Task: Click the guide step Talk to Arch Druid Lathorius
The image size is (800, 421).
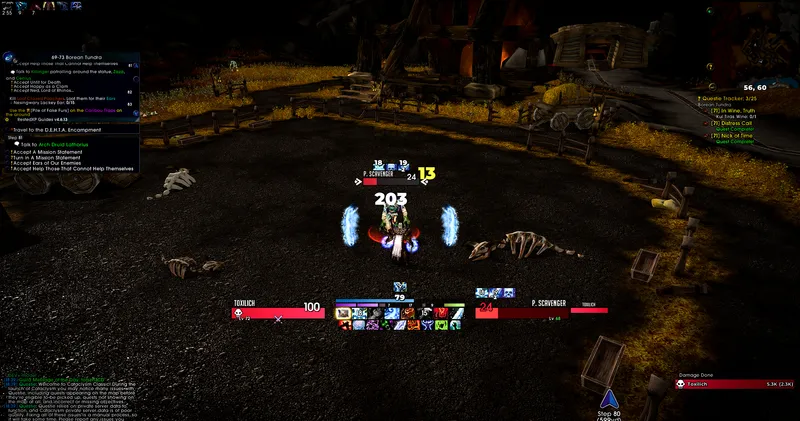Action: tap(59, 144)
